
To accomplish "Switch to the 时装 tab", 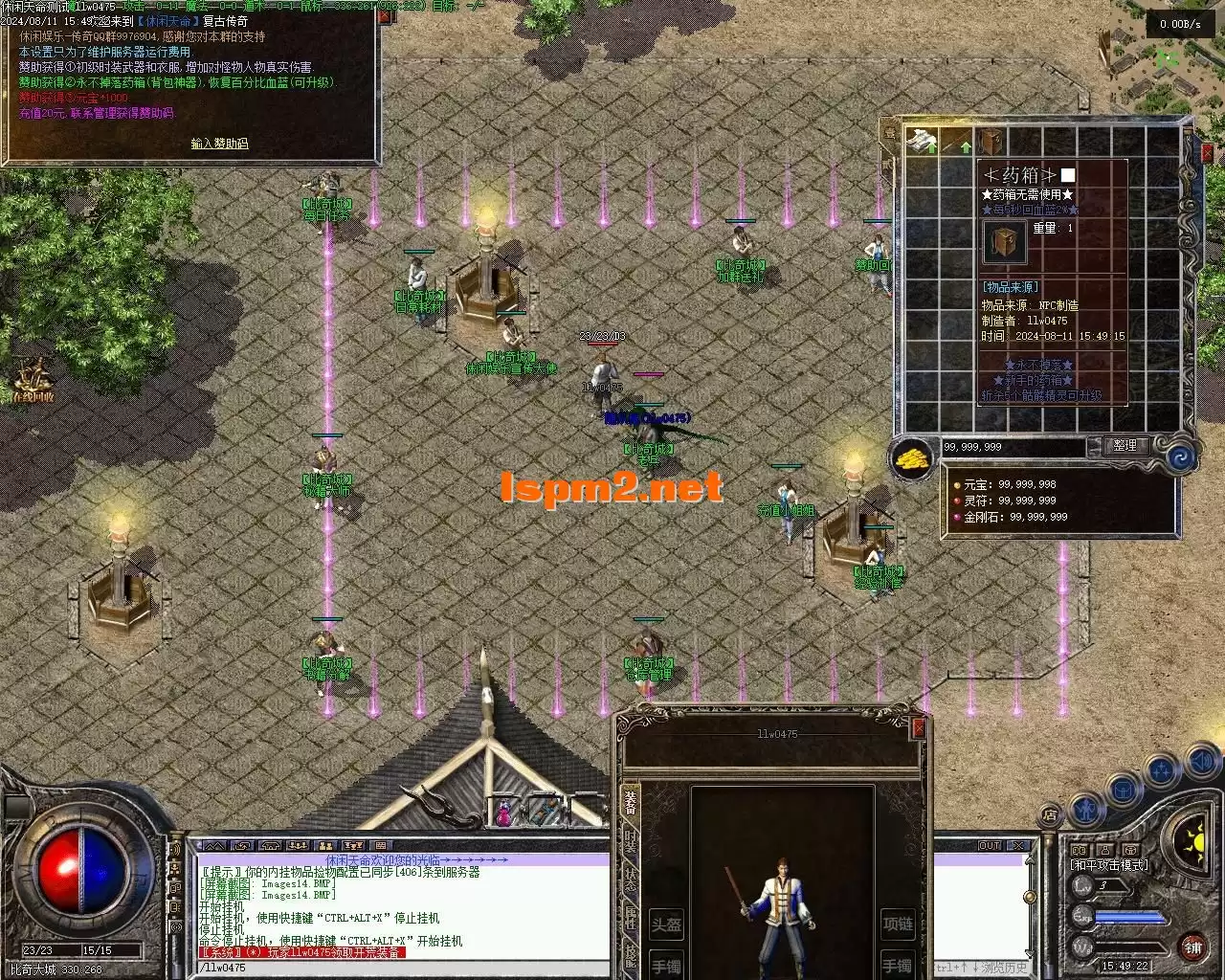I will click(x=630, y=844).
